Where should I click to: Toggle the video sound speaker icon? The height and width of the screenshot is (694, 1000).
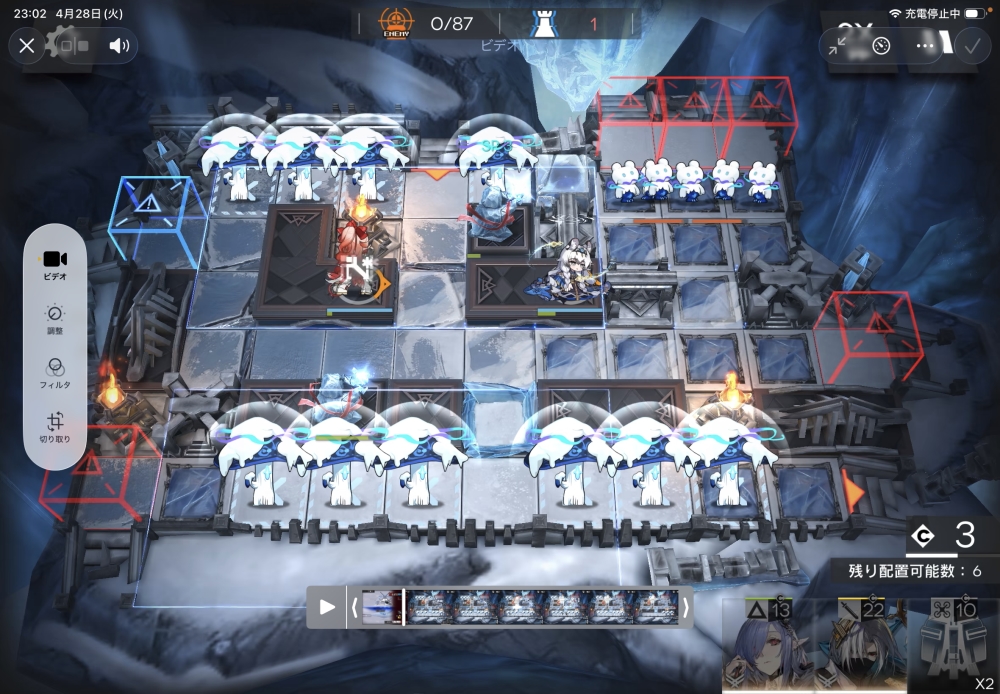pos(120,45)
